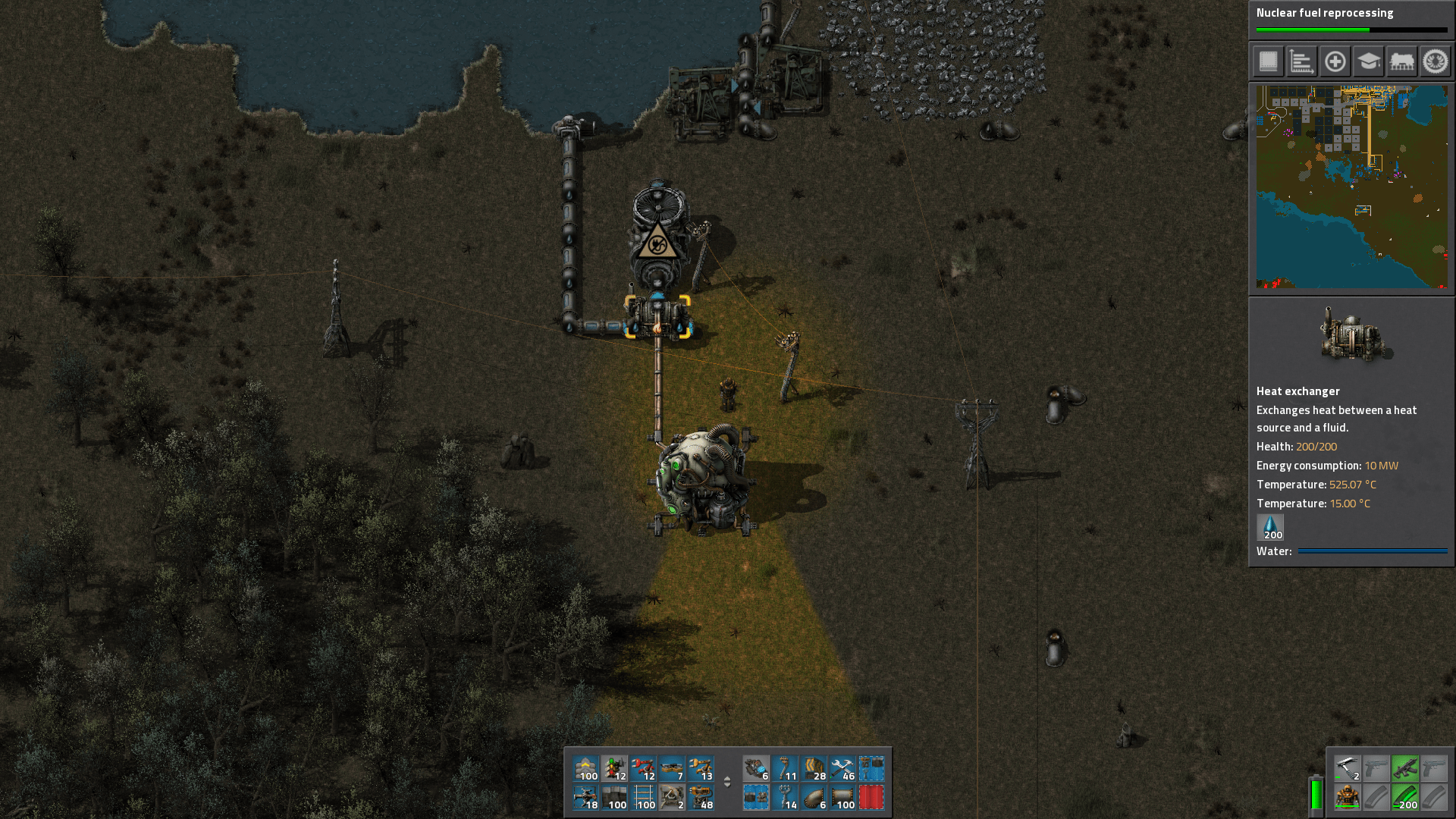
Task: Open the blueprint library
Action: click(x=1268, y=61)
